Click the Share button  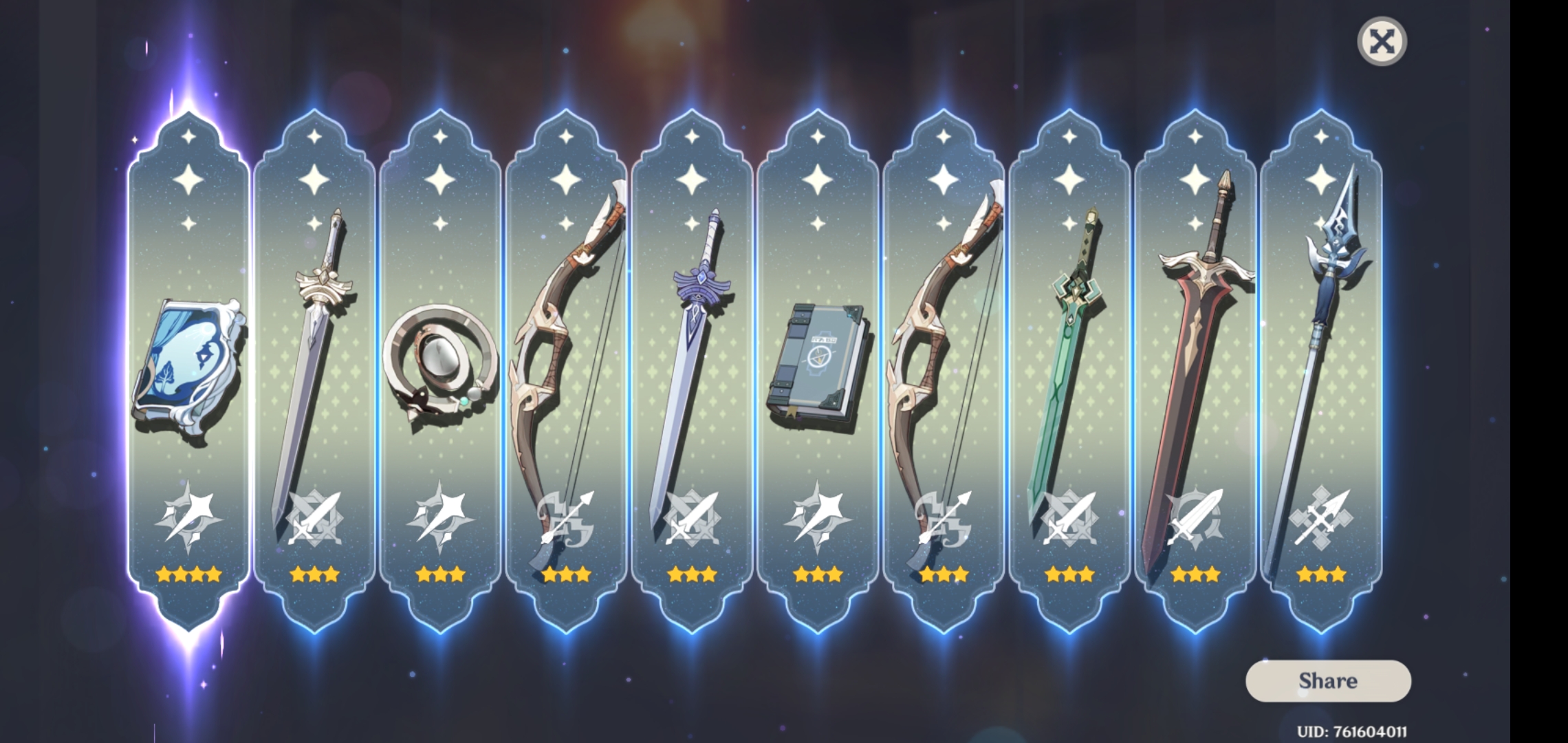[x=1329, y=680]
